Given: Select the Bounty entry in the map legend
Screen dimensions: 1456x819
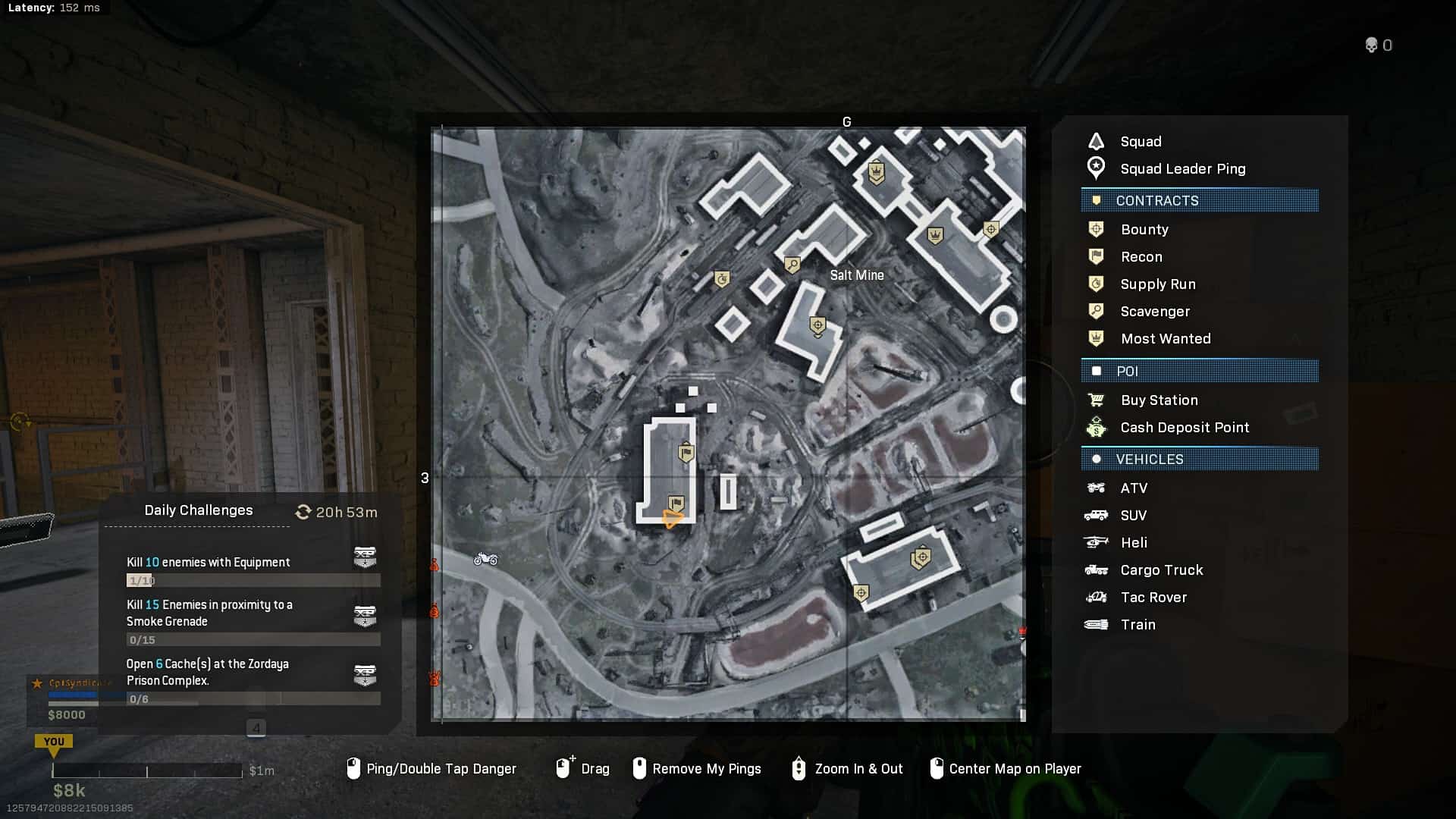Looking at the screenshot, I should (x=1144, y=230).
